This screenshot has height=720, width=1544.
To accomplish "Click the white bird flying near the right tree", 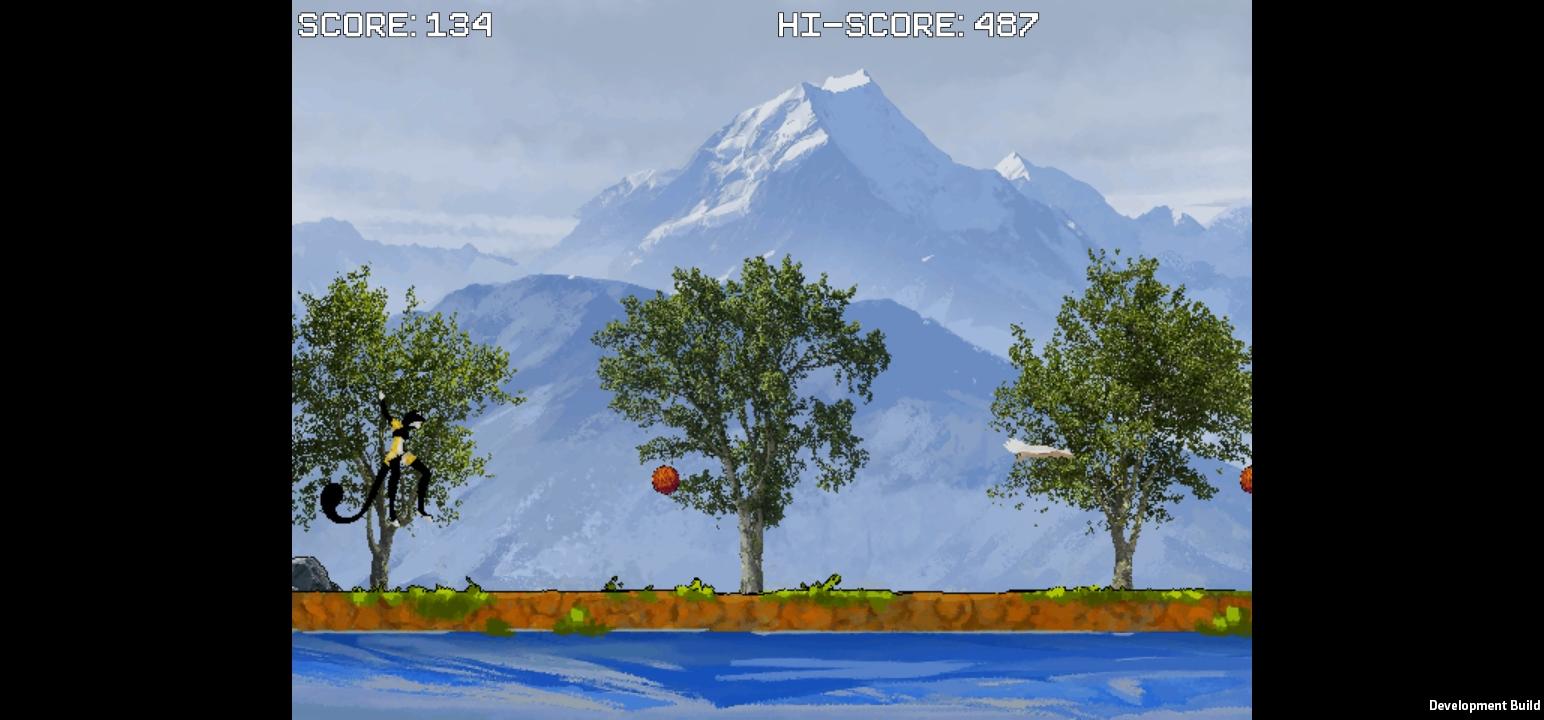I will 1035,449.
